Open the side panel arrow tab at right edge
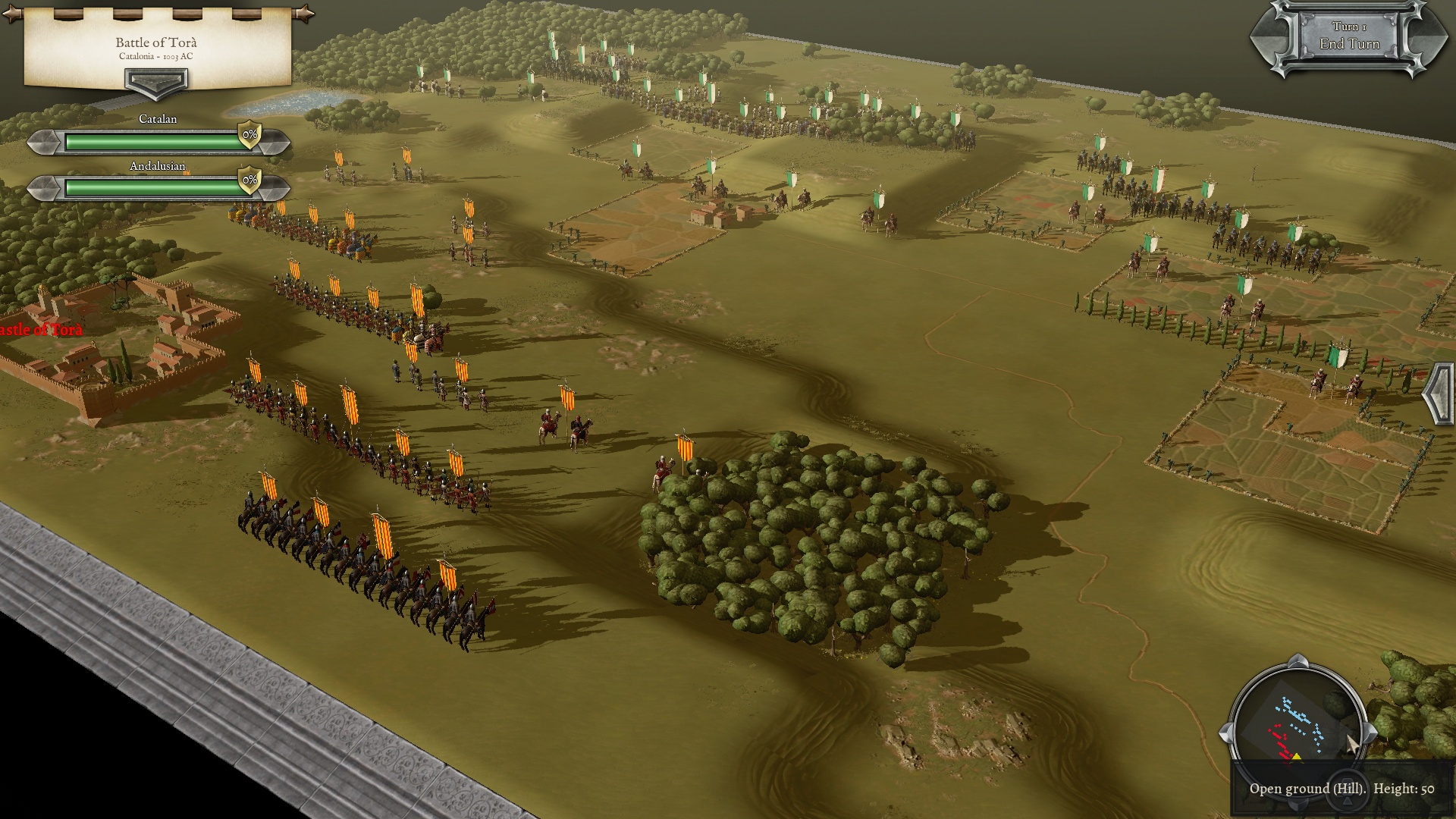Image resolution: width=1456 pixels, height=819 pixels. (x=1439, y=393)
